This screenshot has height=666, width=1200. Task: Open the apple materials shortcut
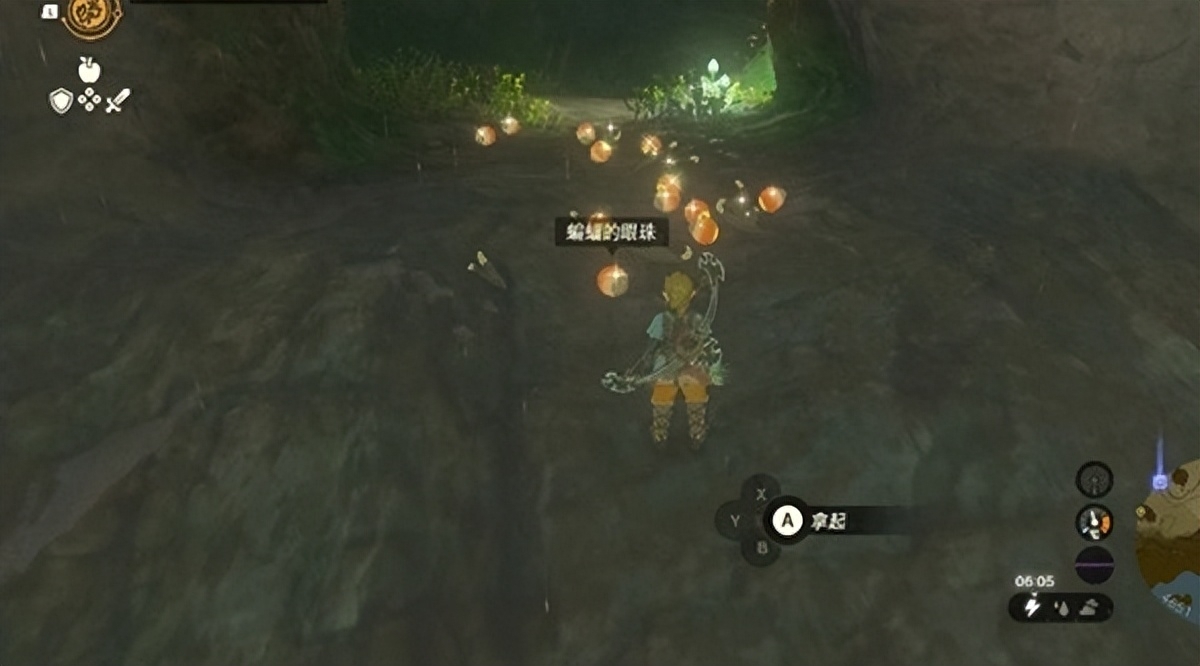(90, 70)
